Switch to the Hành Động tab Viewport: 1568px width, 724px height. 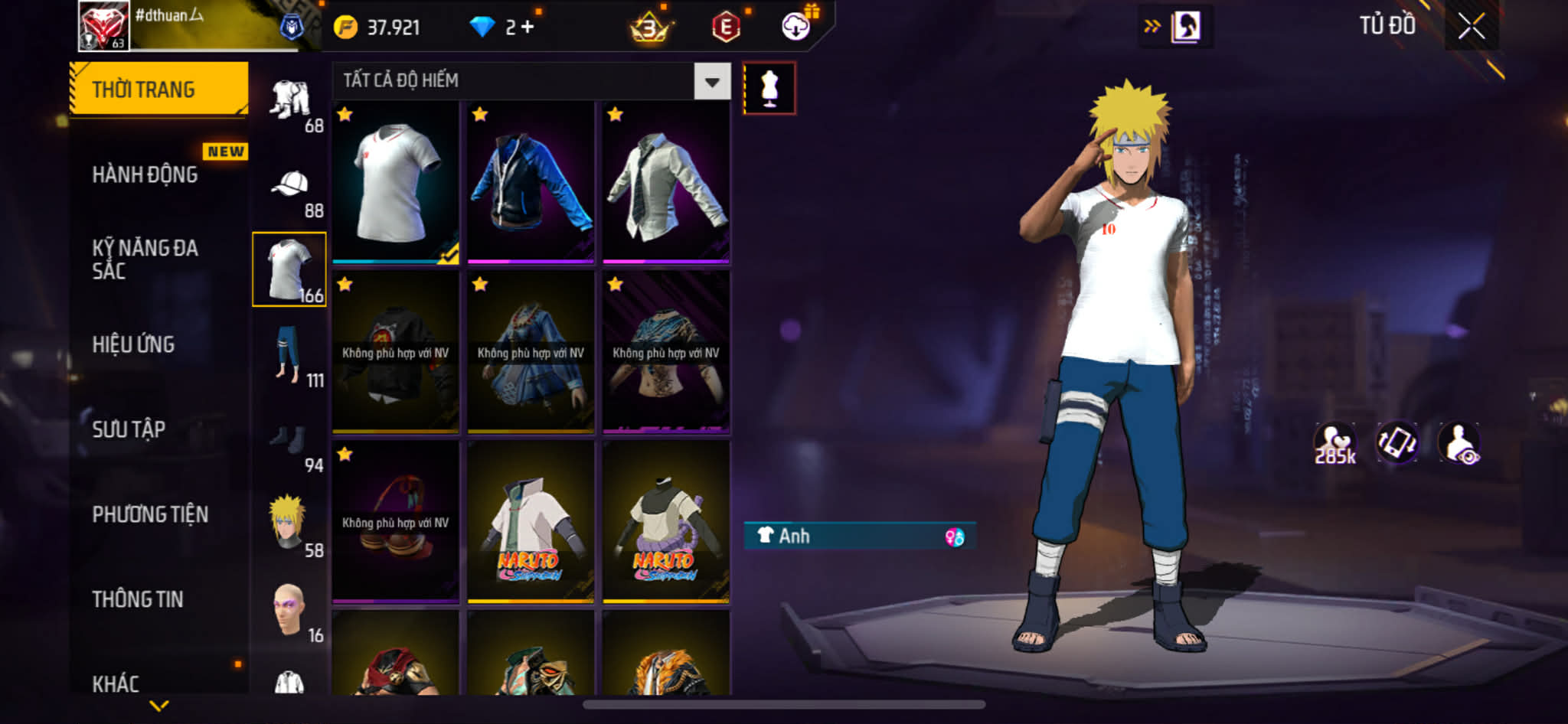pos(145,174)
